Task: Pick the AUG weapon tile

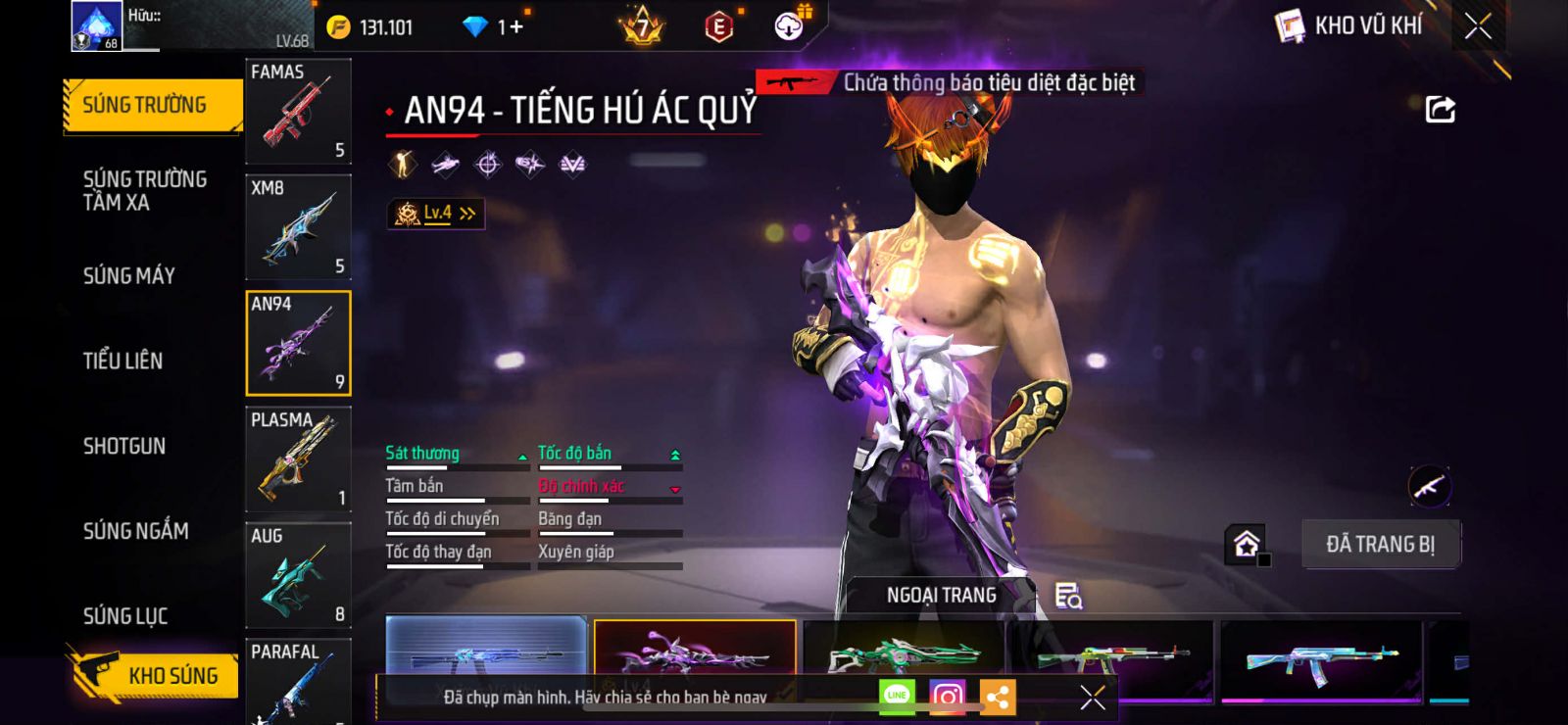Action: tap(298, 575)
